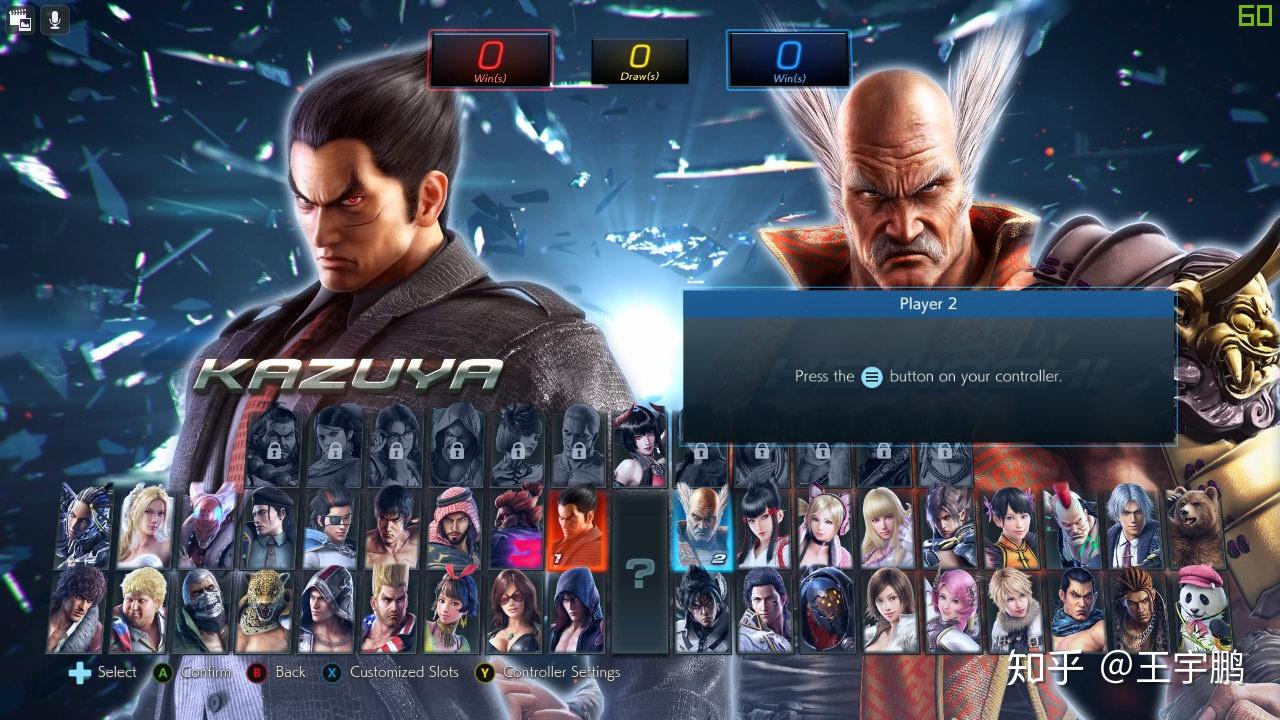This screenshot has width=1280, height=720.
Task: Select Bryan with the skull face mask
Action: [x=201, y=610]
